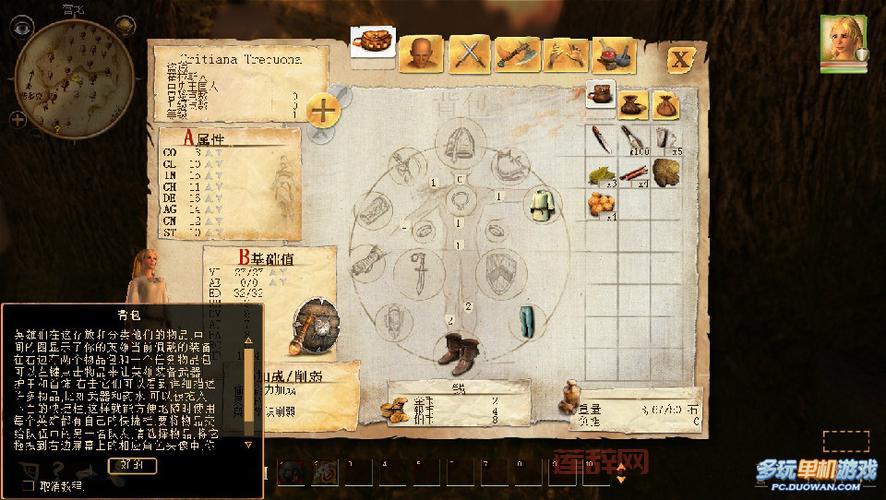Click the round plus button
Viewport: 886px width, 500px height.
coord(322,110)
